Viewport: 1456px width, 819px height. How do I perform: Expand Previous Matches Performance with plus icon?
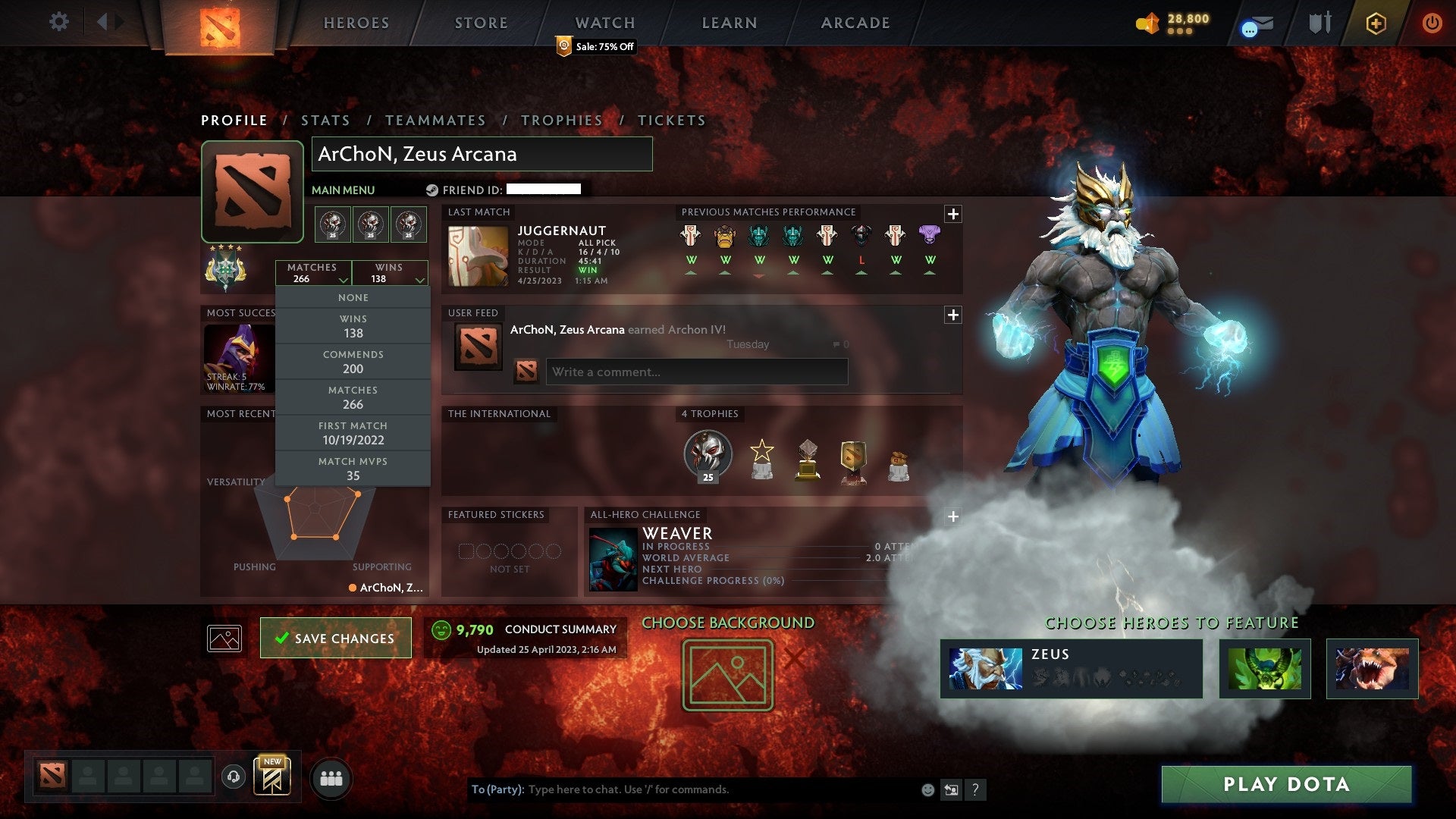[x=954, y=214]
